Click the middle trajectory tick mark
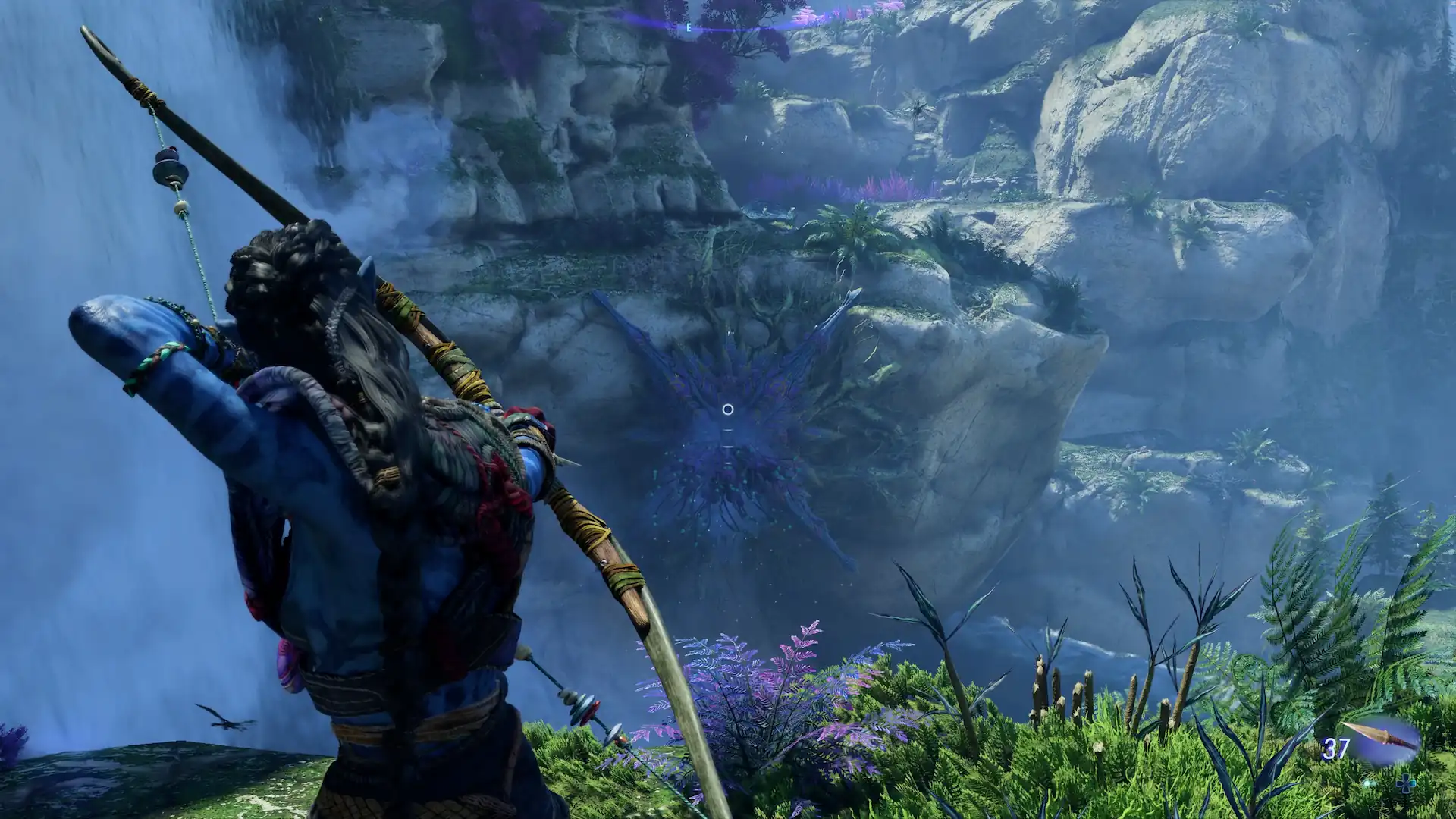The height and width of the screenshot is (819, 1456). tap(728, 447)
